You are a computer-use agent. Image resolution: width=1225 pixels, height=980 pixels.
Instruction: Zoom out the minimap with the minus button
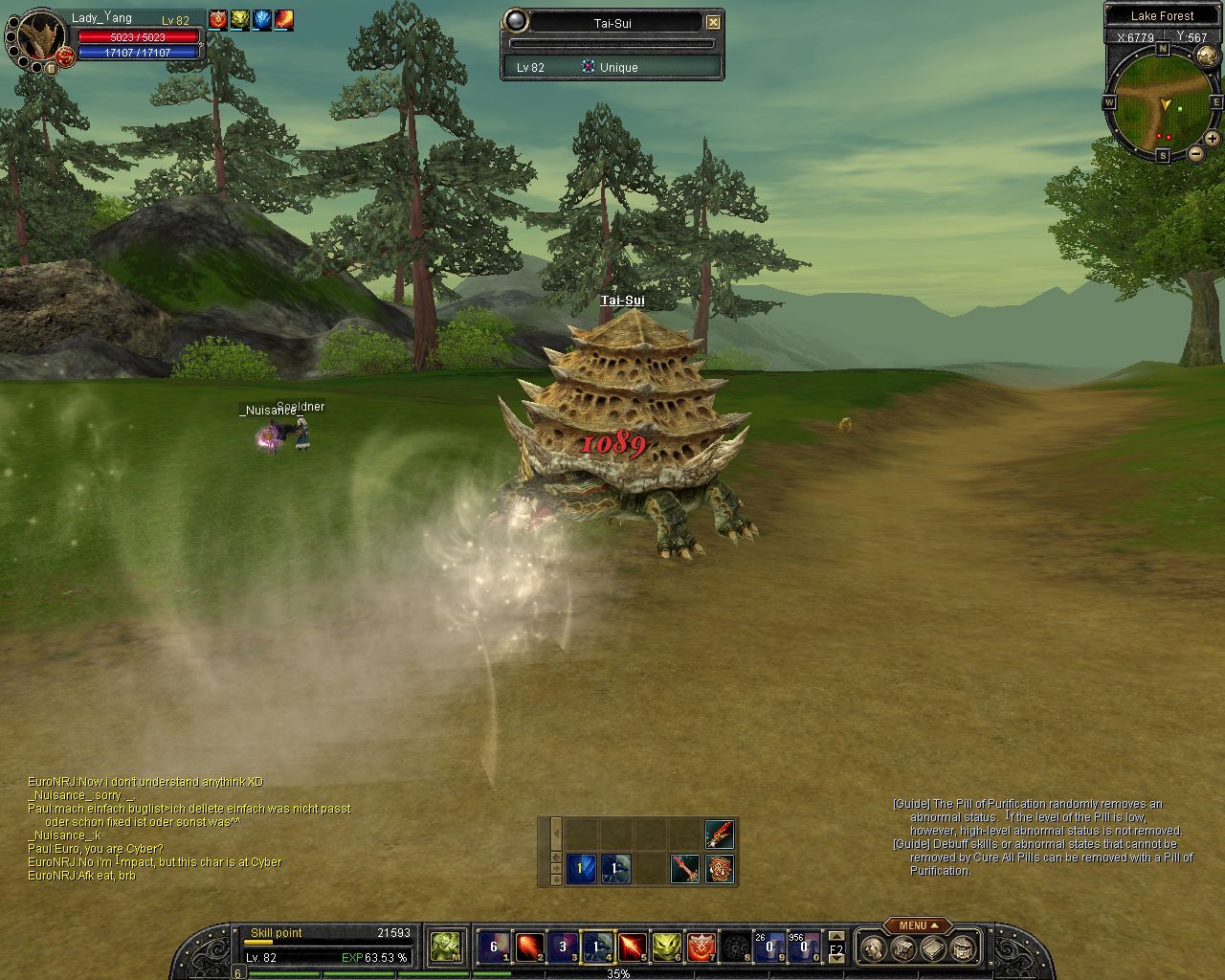1196,153
